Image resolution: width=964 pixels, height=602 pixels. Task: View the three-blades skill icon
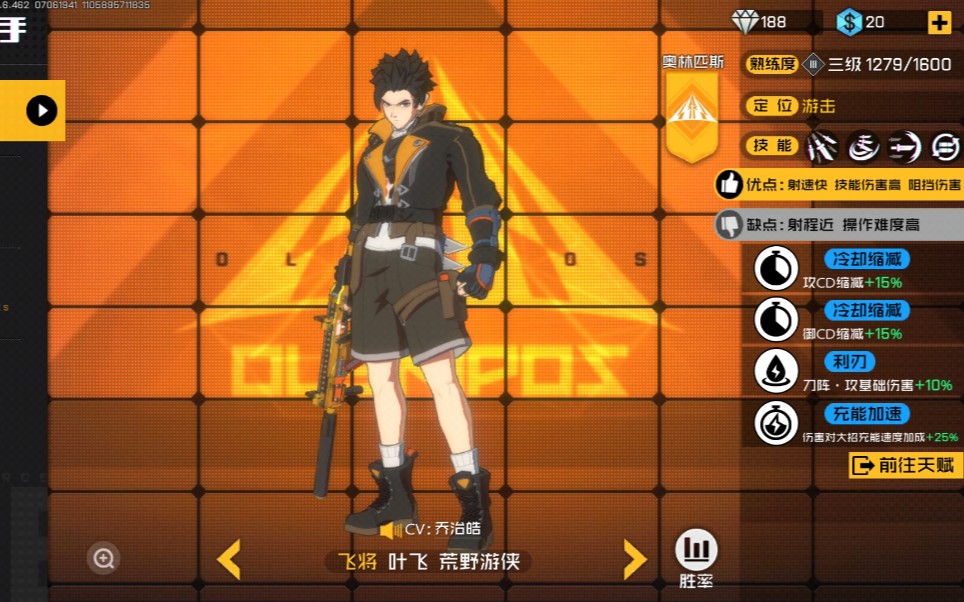pyautogui.click(x=822, y=146)
